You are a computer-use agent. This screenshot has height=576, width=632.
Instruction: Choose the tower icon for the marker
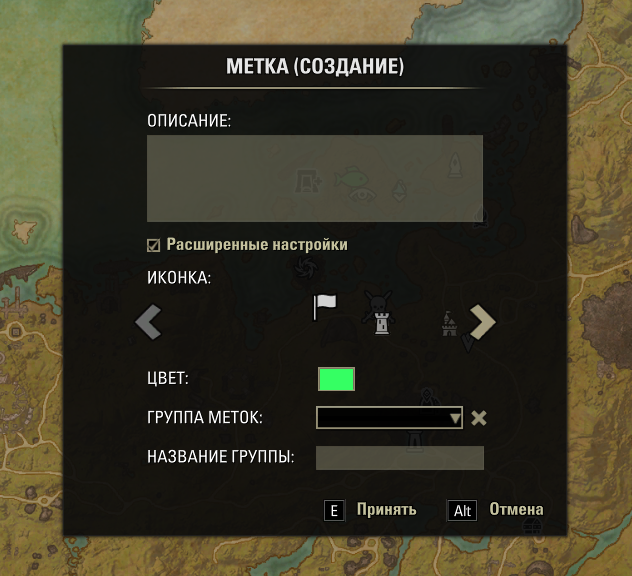[381, 323]
